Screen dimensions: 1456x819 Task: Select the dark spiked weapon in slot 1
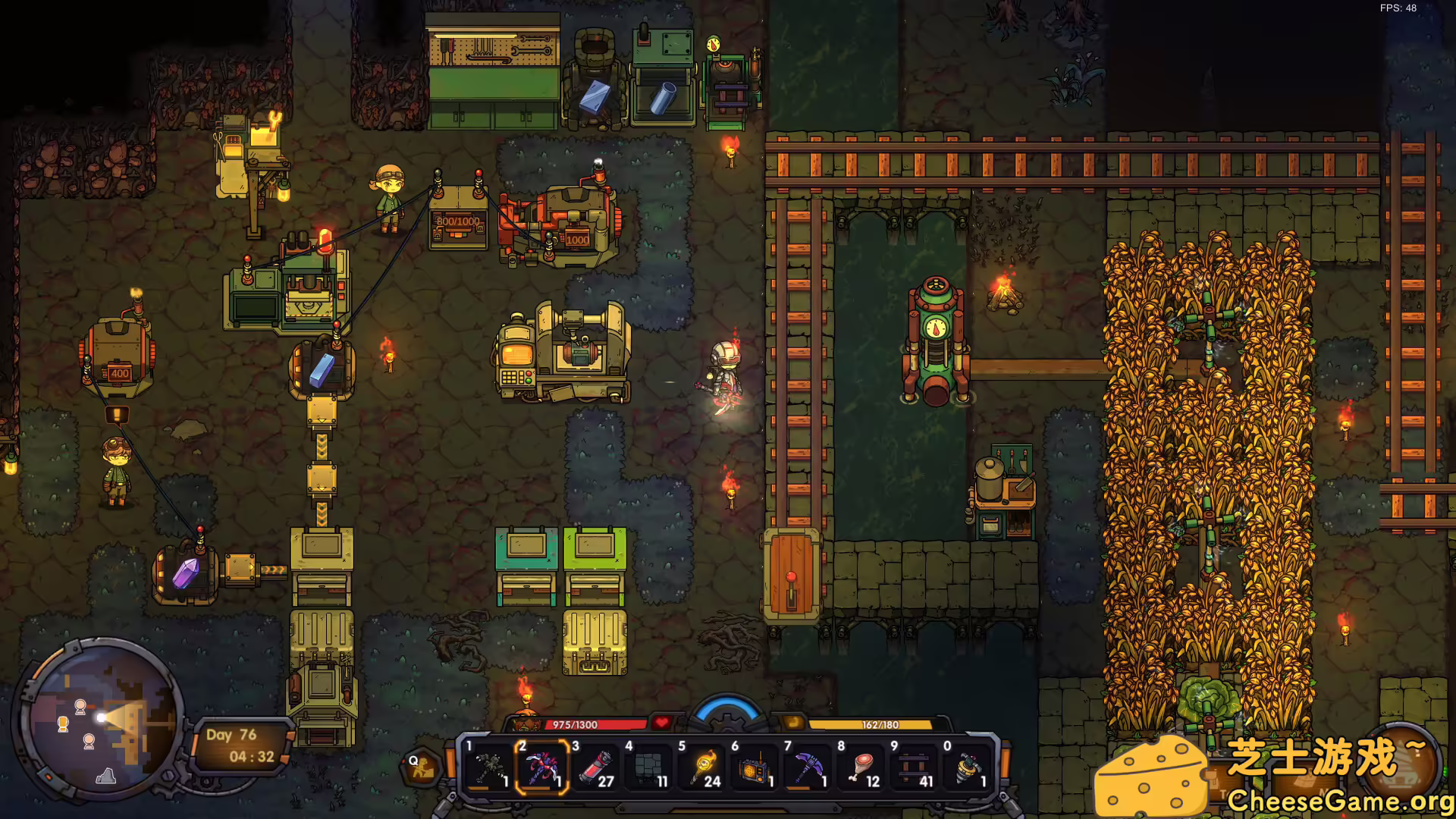[488, 767]
